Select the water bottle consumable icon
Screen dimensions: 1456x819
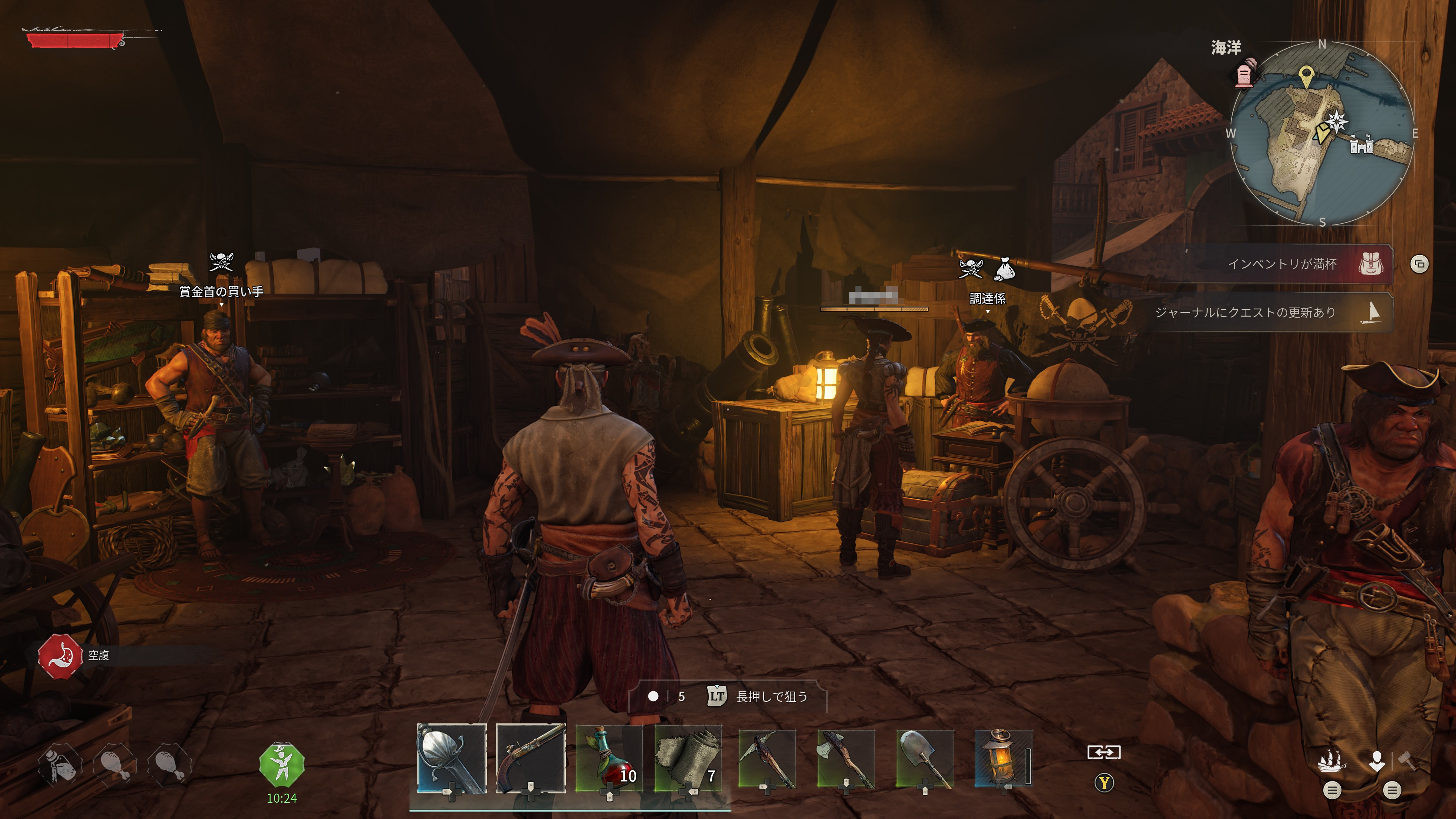pos(60,765)
